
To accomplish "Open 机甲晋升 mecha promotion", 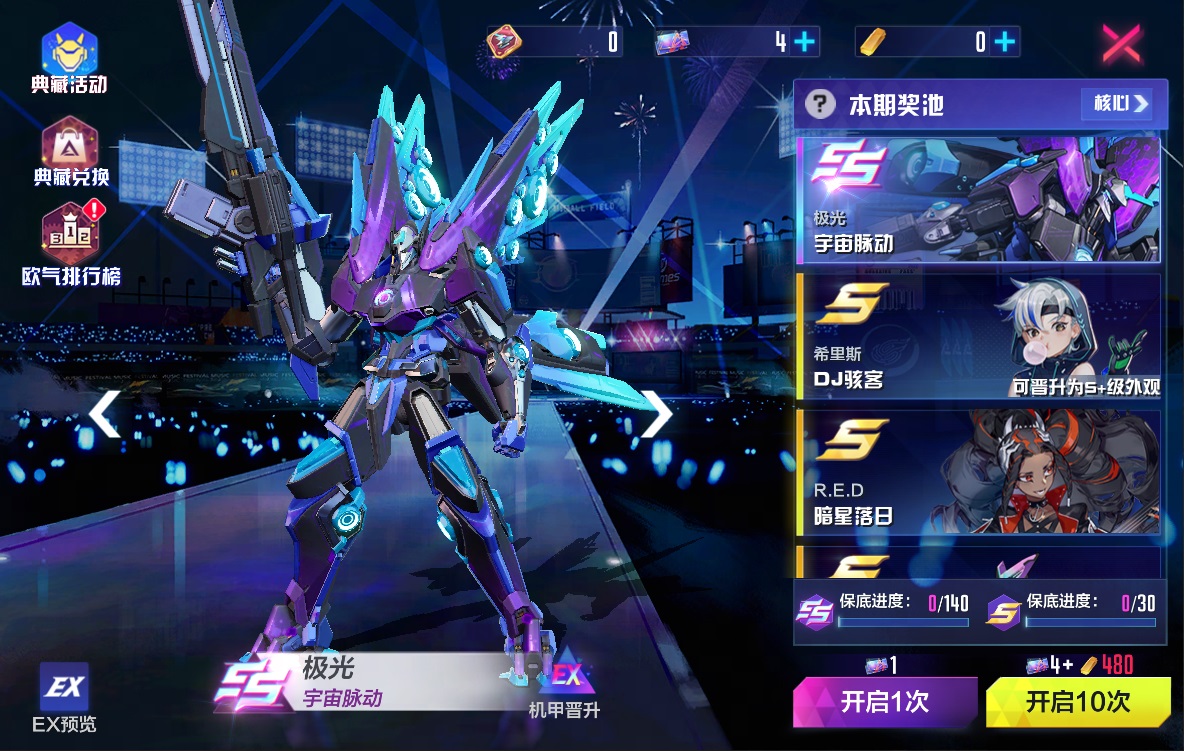I will coord(565,690).
